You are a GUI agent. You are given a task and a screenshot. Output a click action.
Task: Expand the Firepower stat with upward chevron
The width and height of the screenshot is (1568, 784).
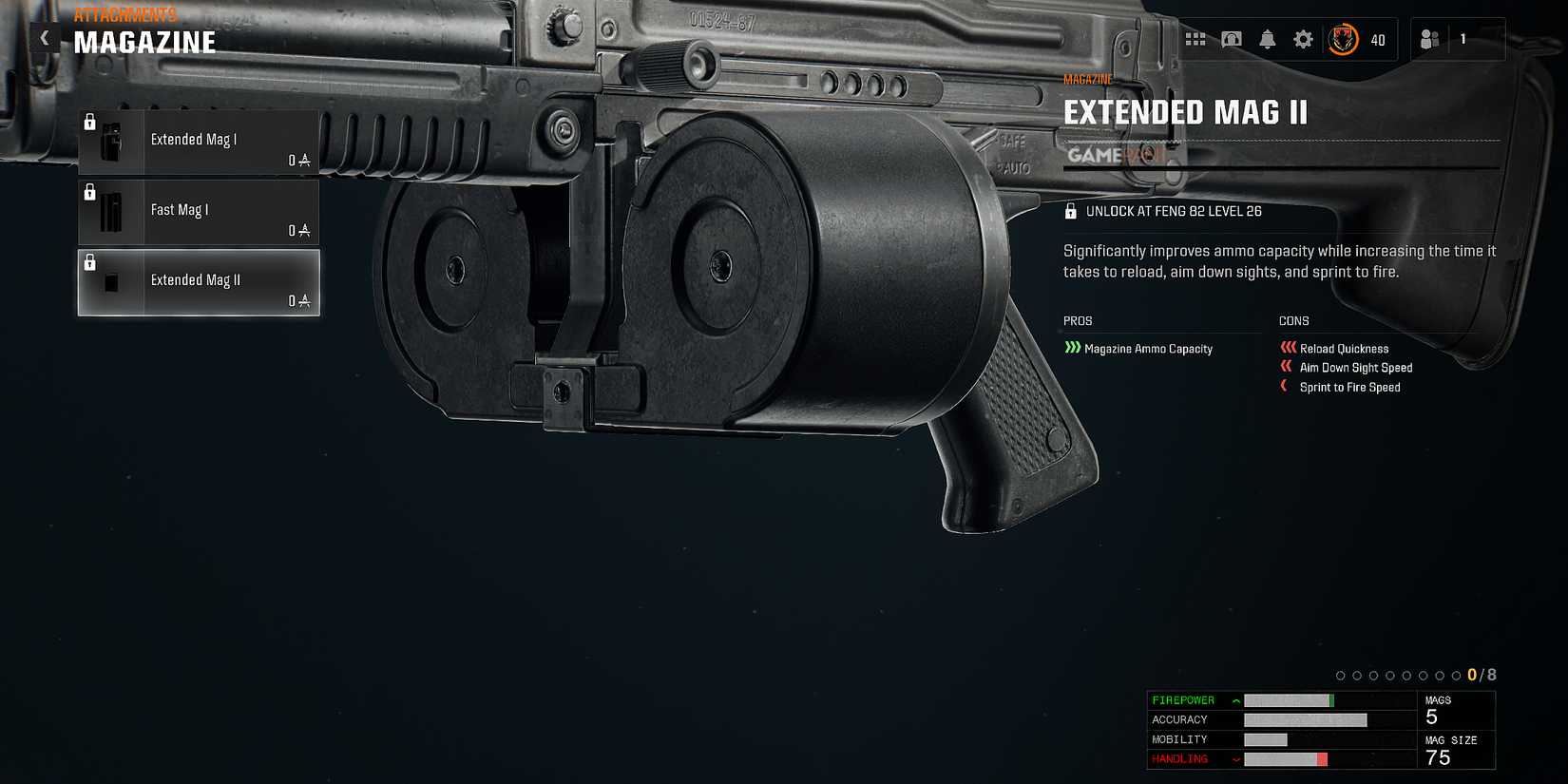(1234, 700)
